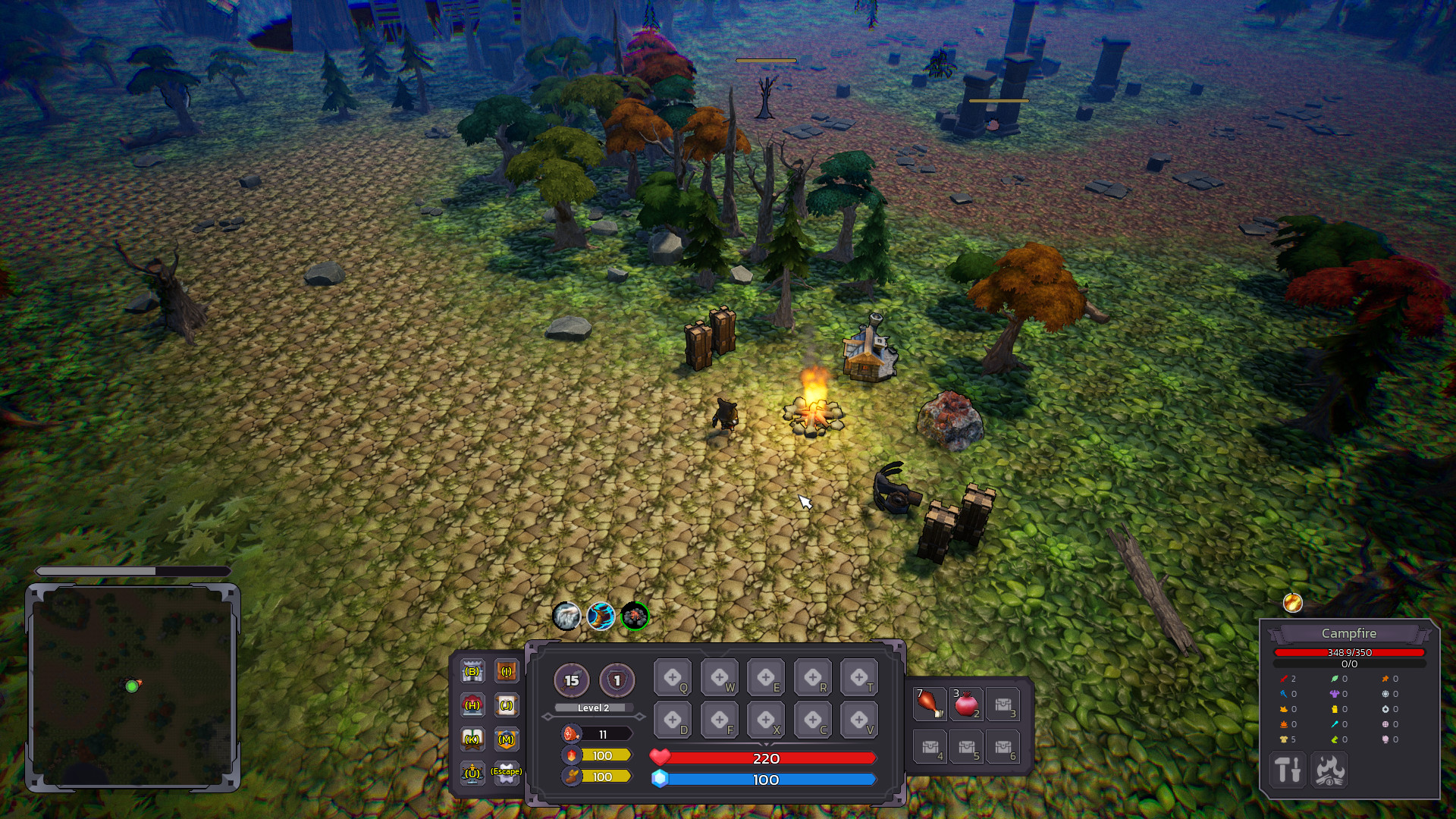Open the inventory with the (I) icon
1456x819 pixels.
(x=505, y=672)
